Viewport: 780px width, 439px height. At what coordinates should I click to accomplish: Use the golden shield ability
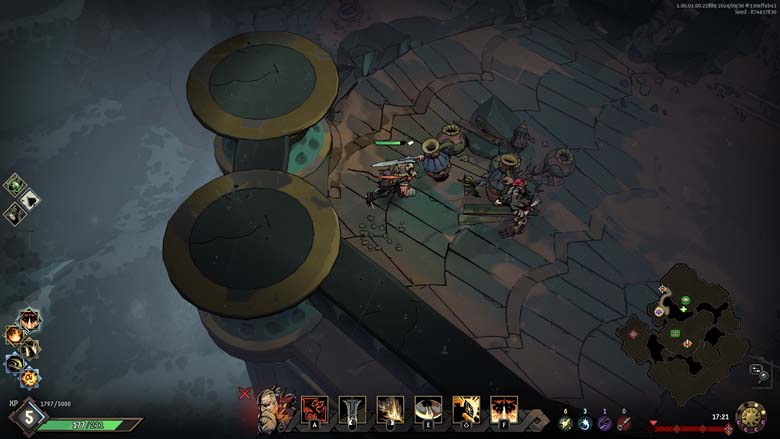pos(466,409)
